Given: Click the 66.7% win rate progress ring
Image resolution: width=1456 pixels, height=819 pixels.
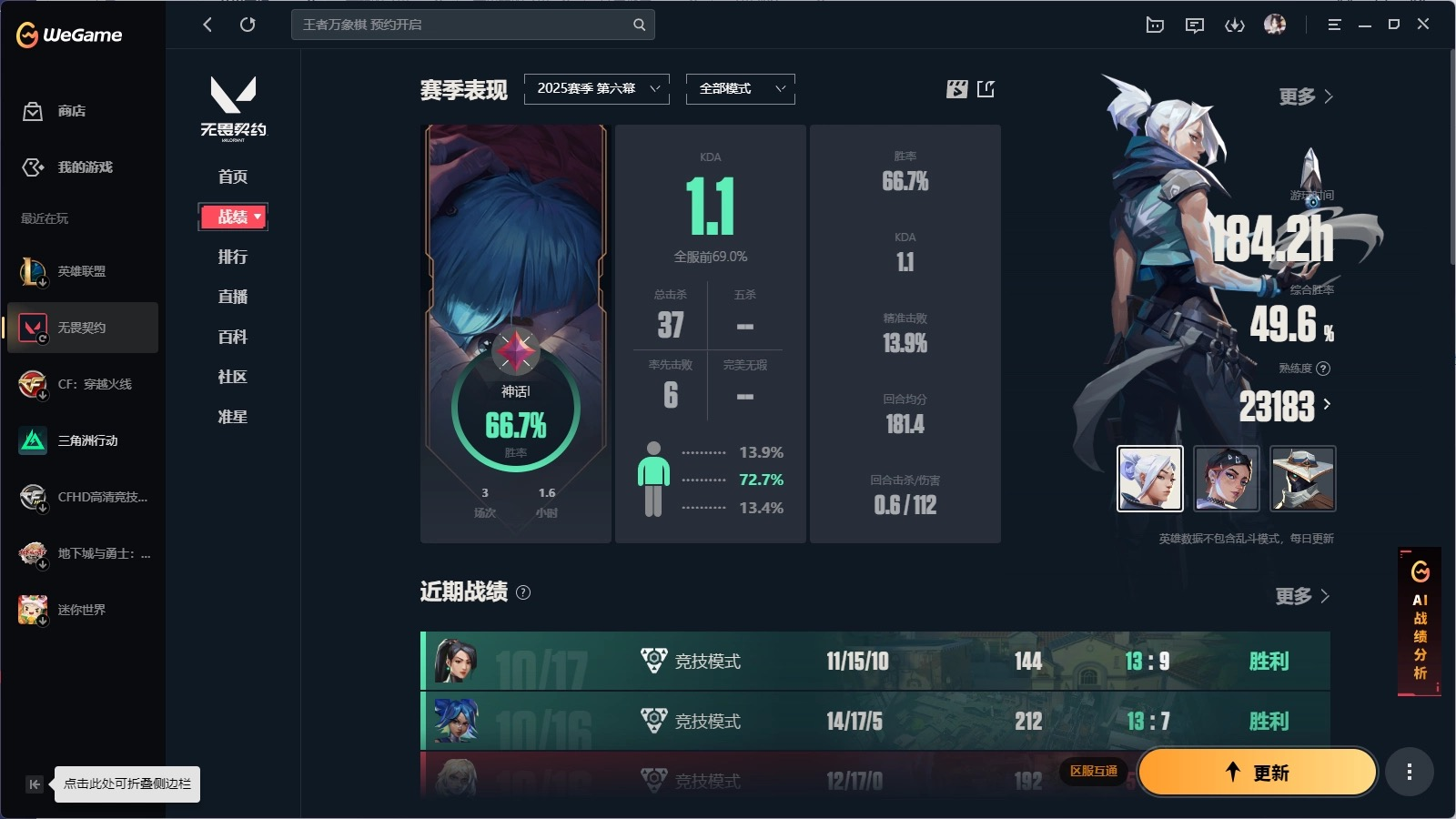Looking at the screenshot, I should point(516,421).
